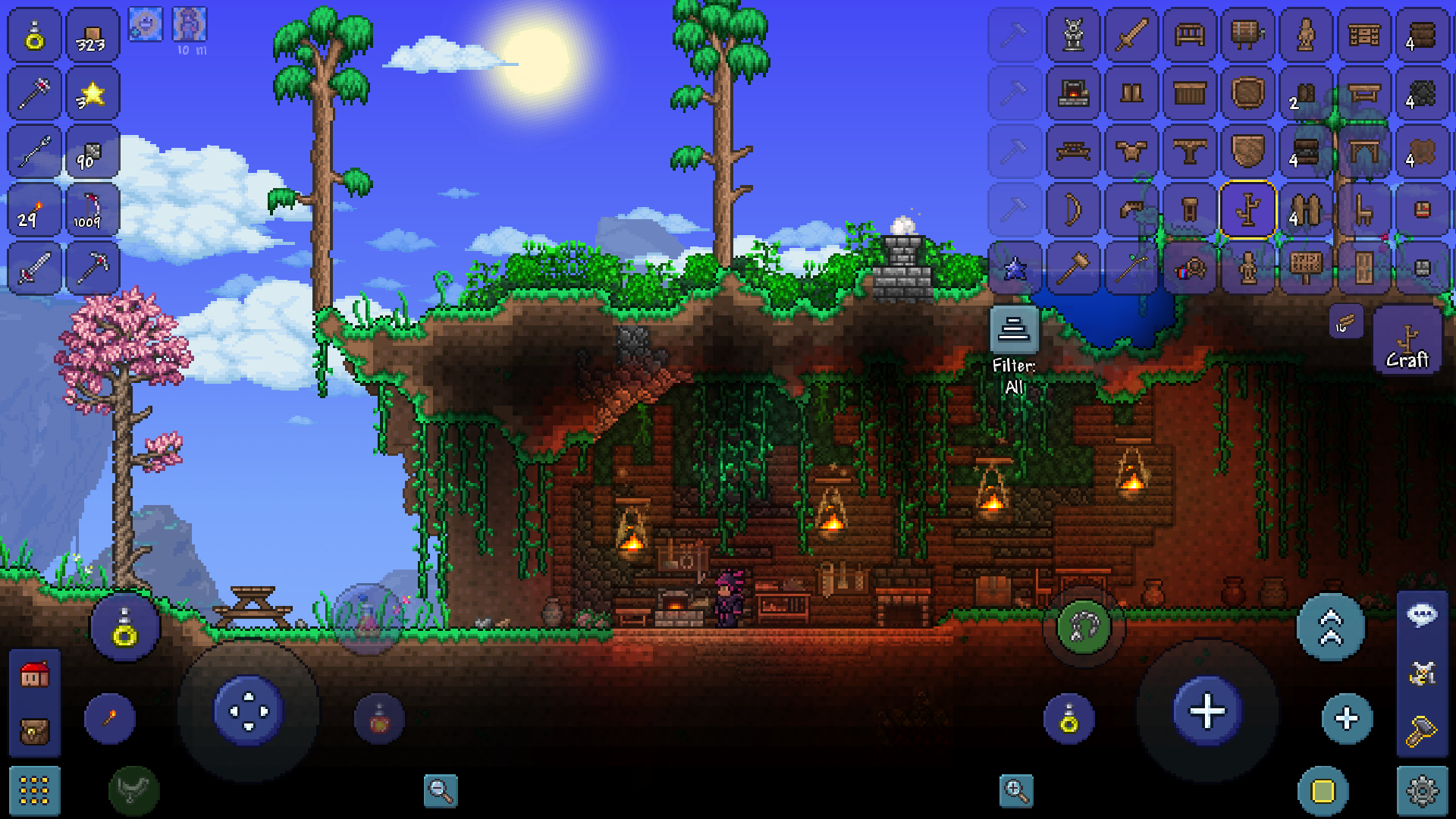Select the torch stack in the hotbar
This screenshot has height=819, width=1456.
click(x=33, y=211)
